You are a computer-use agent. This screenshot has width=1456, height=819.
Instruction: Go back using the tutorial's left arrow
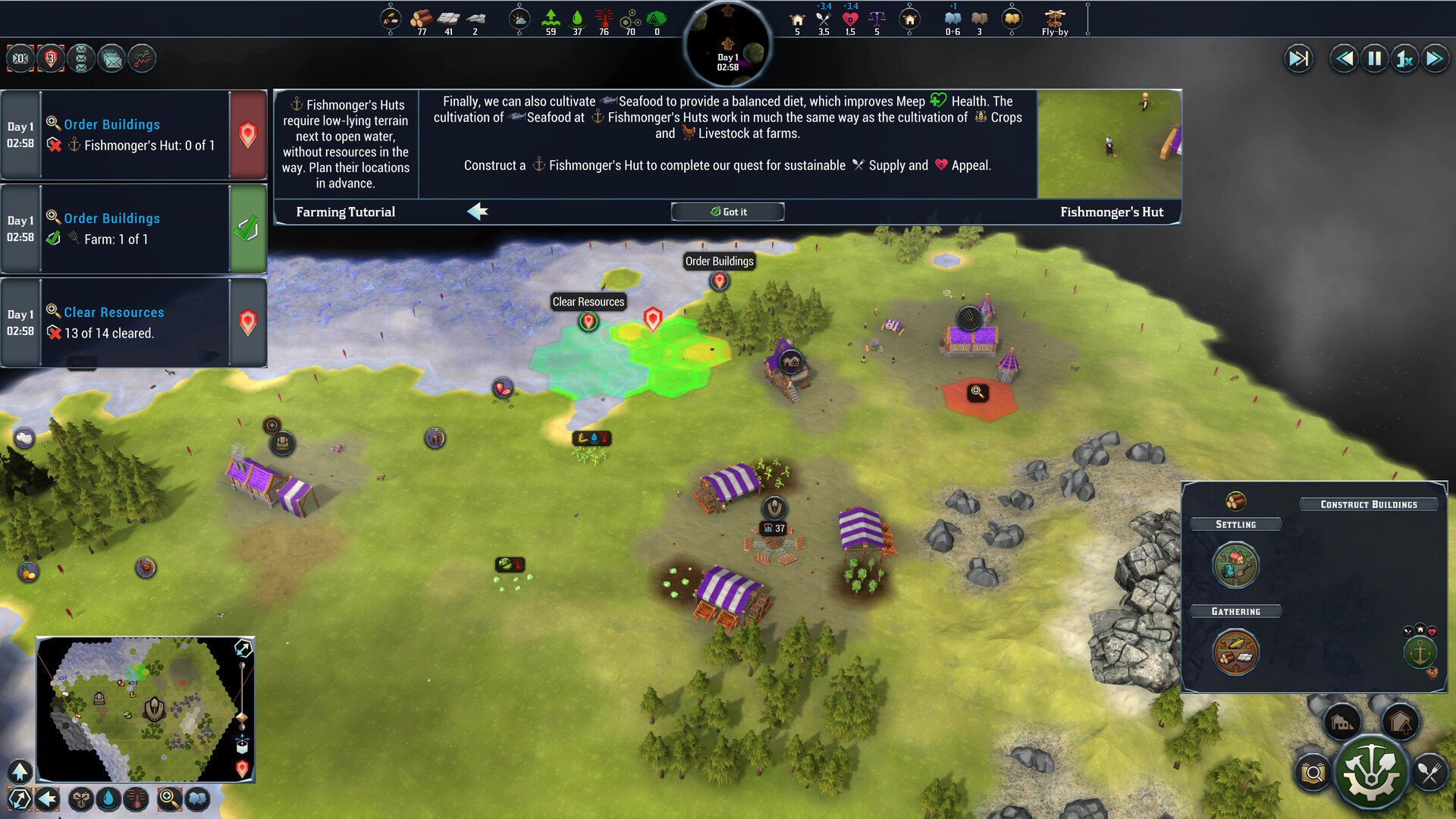pos(478,213)
